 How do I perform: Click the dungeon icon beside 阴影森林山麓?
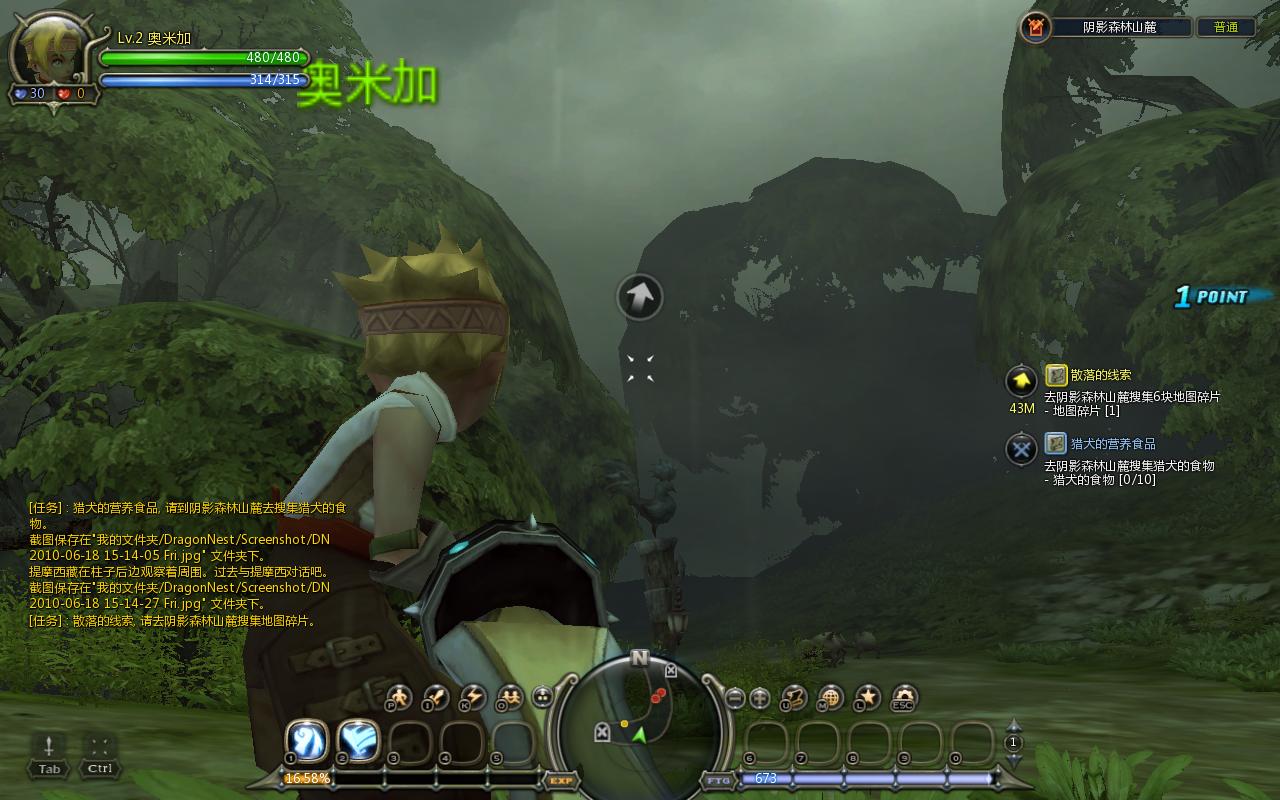point(1035,27)
